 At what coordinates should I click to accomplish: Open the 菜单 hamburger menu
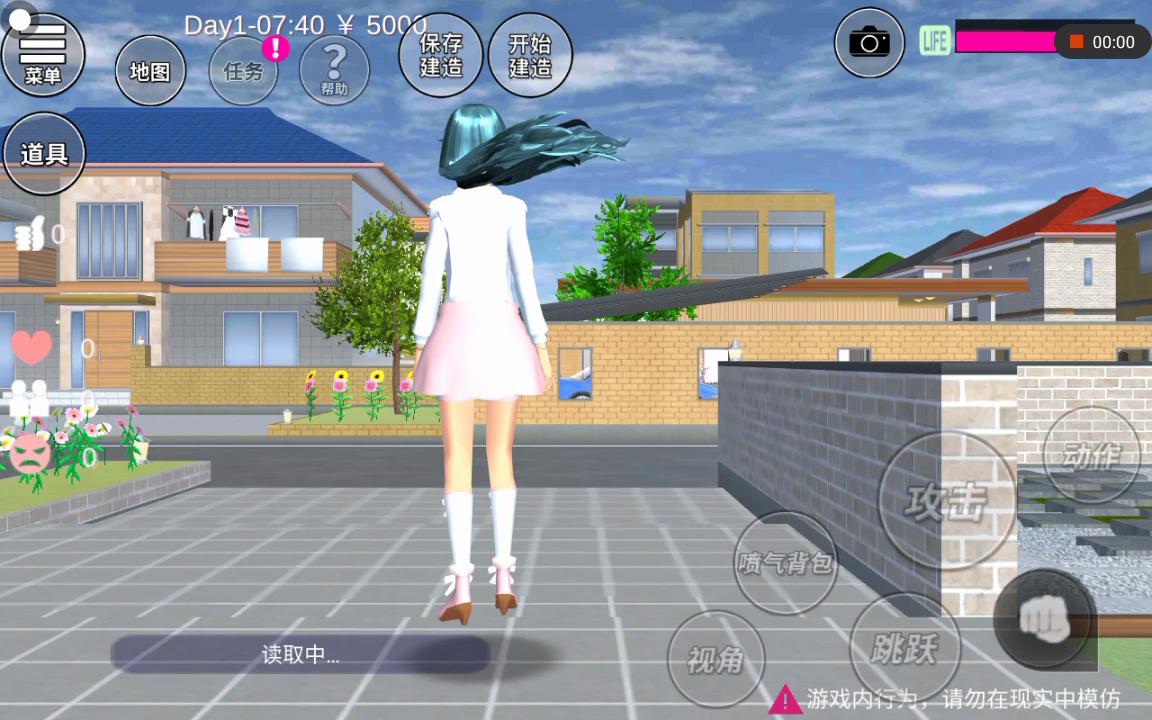(x=43, y=54)
